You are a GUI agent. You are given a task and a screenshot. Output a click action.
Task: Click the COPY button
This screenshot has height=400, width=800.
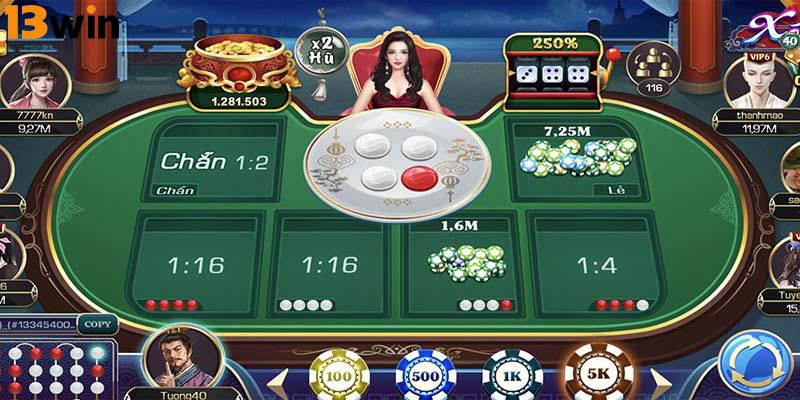tap(97, 325)
